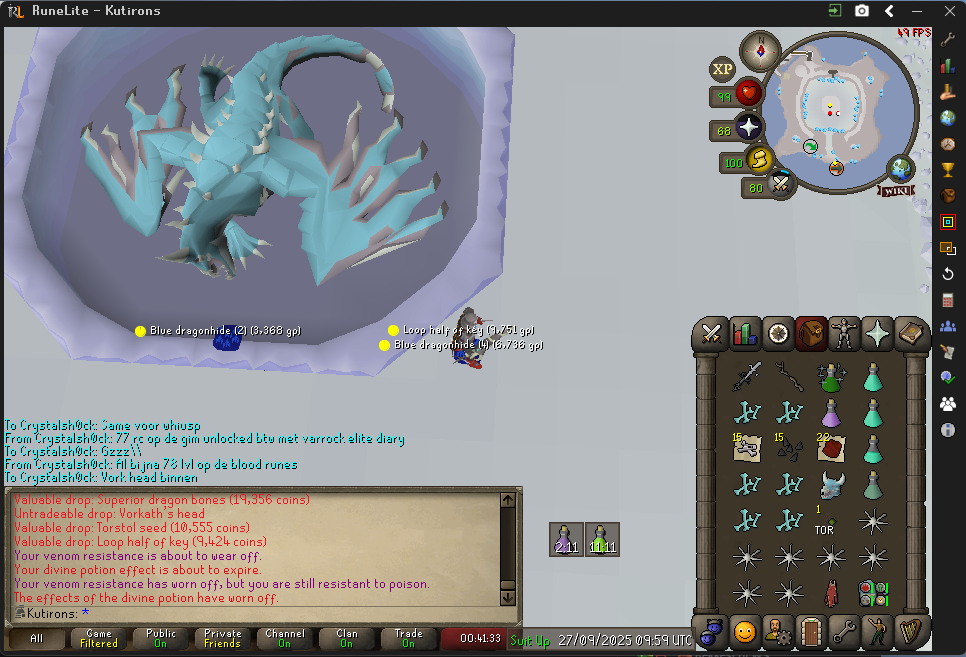Activate the special attack orb
Screen dimensions: 966x657
780,186
